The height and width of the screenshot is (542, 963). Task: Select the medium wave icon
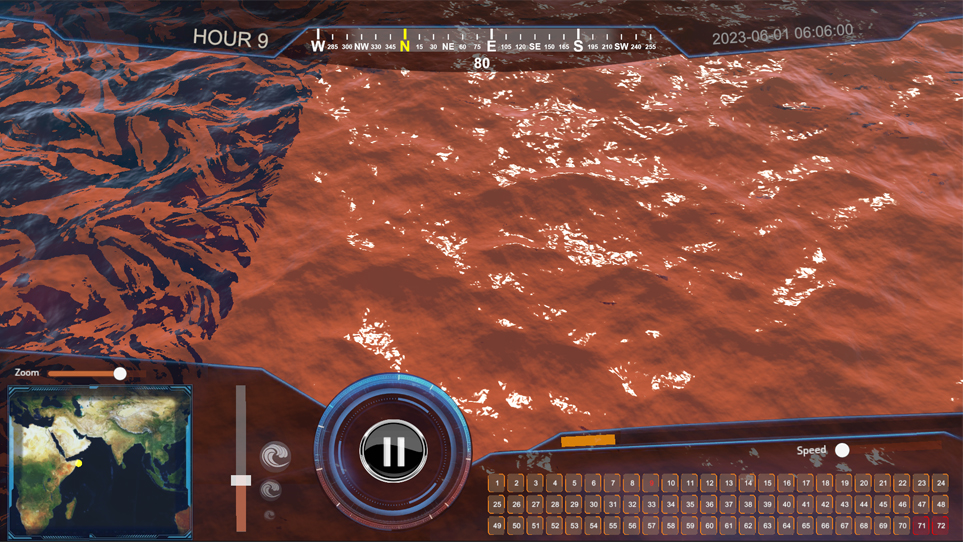(x=270, y=490)
